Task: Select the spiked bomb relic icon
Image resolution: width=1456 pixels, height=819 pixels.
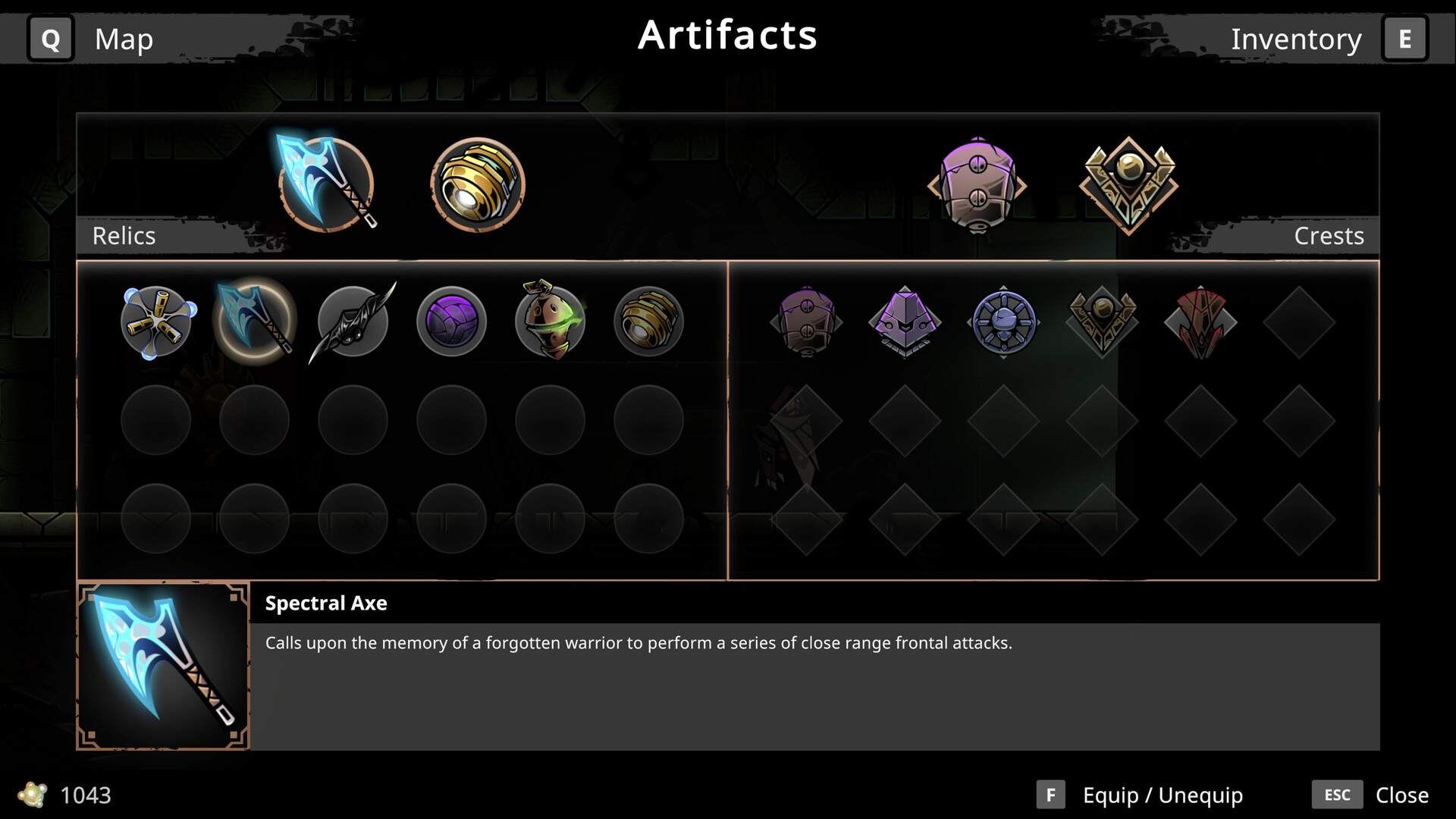Action: click(155, 321)
